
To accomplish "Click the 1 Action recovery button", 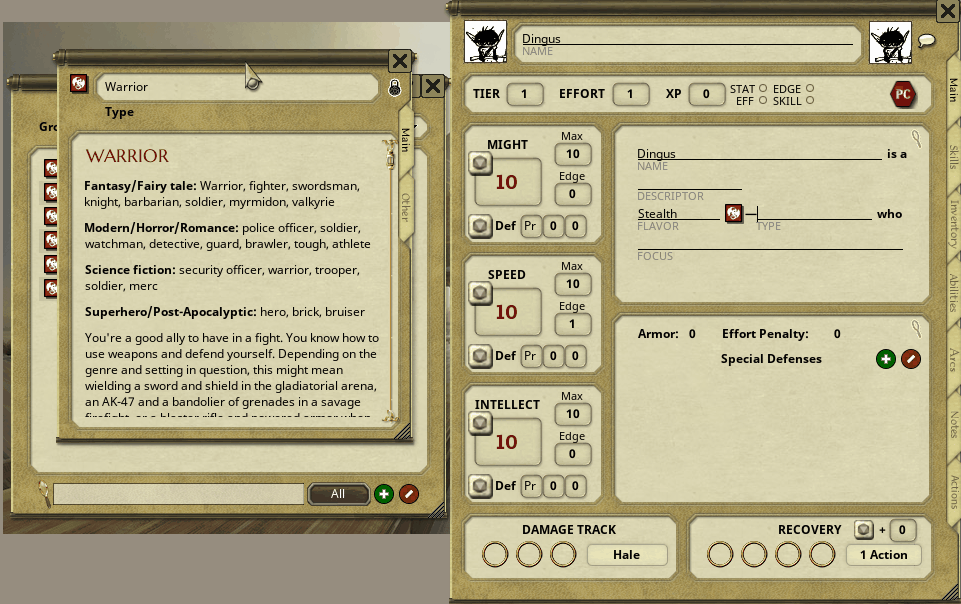I will 883,555.
